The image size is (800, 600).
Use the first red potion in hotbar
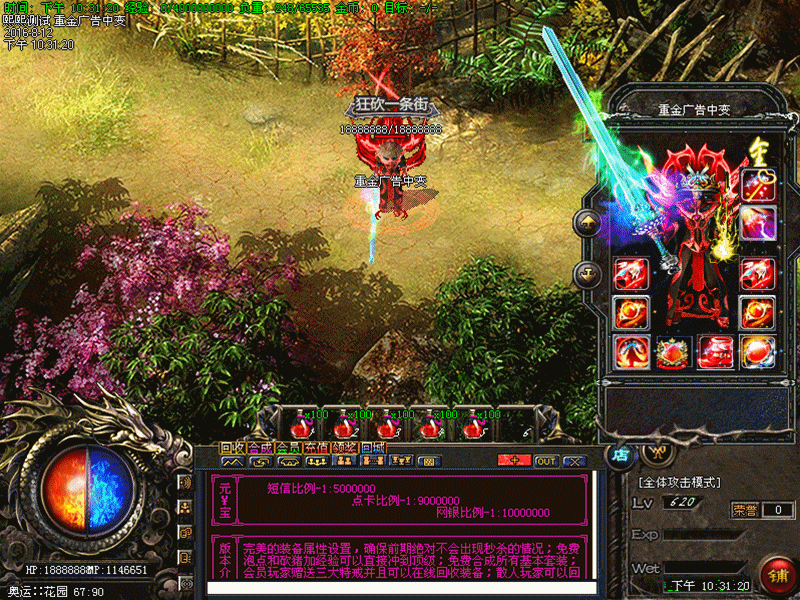pos(300,424)
